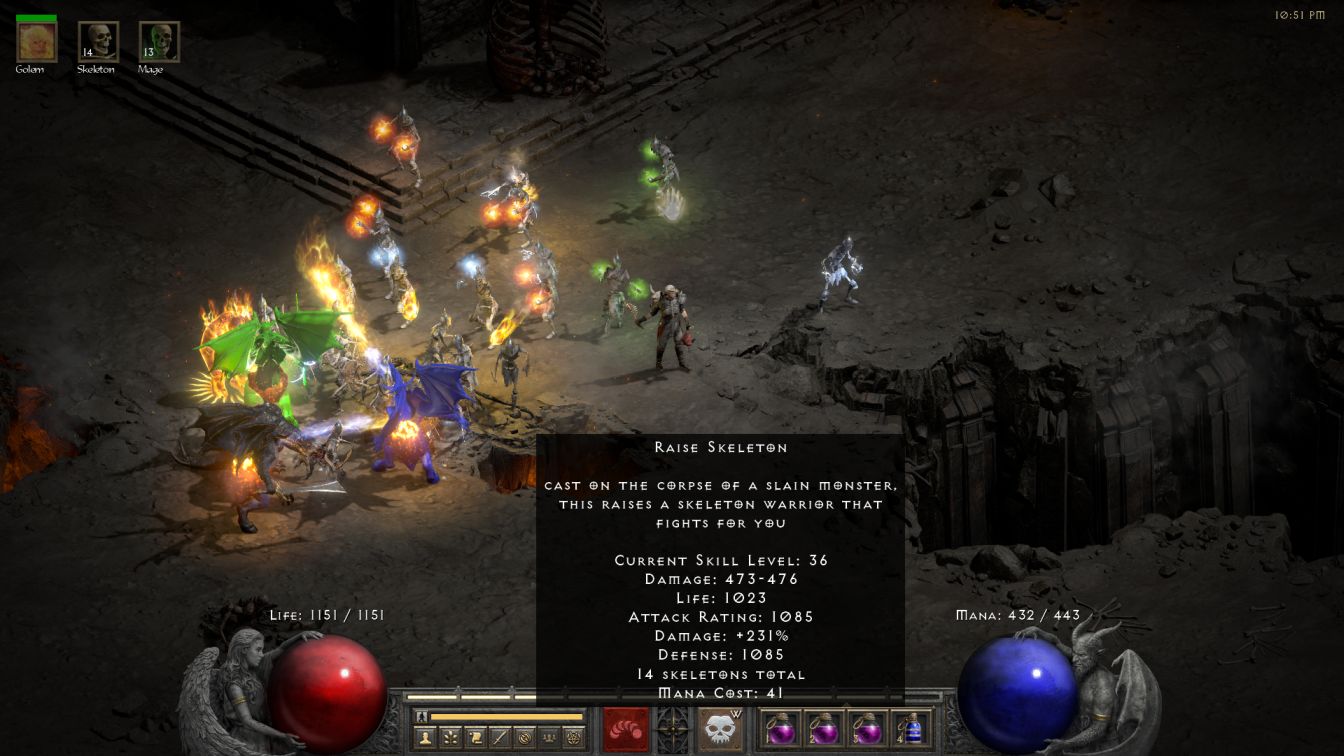Open the character screen from the mini panel

pyautogui.click(x=424, y=738)
